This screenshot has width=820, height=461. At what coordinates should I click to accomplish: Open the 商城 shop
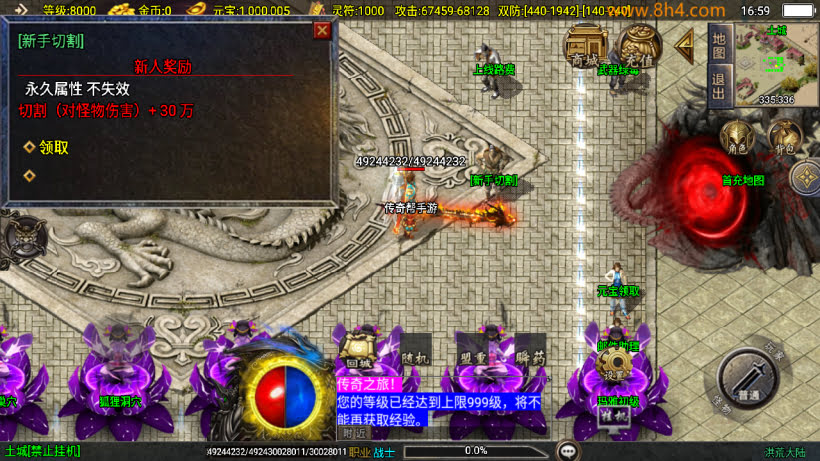[x=583, y=45]
